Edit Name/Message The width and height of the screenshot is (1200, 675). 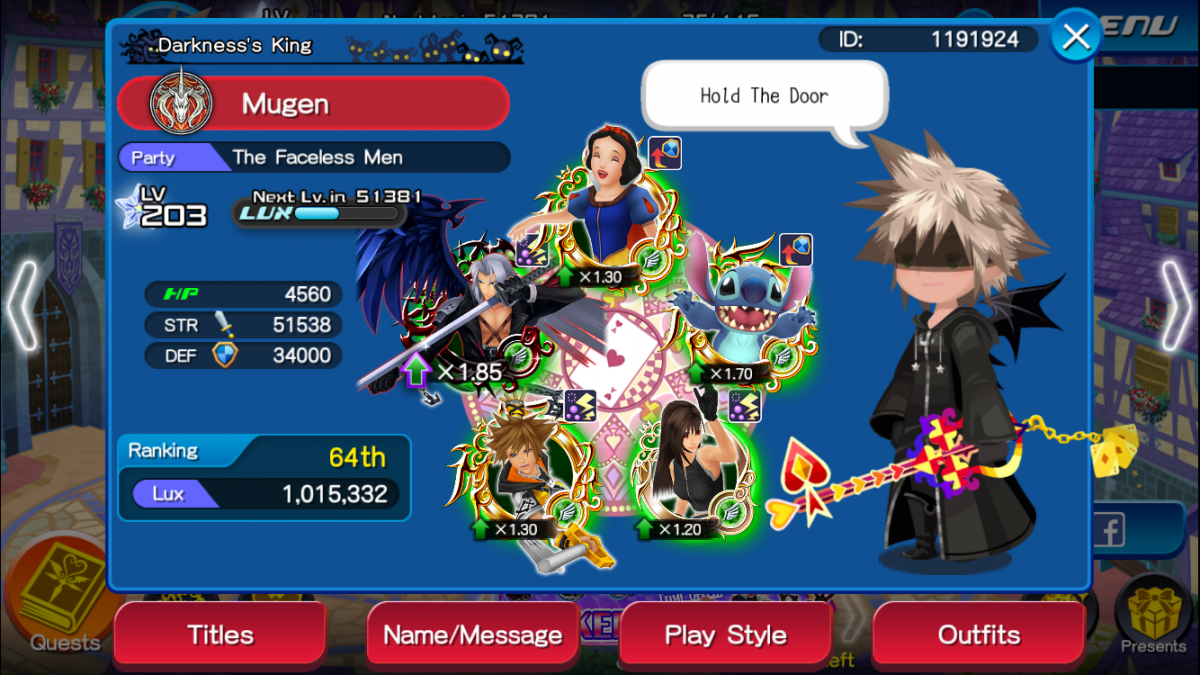(473, 635)
